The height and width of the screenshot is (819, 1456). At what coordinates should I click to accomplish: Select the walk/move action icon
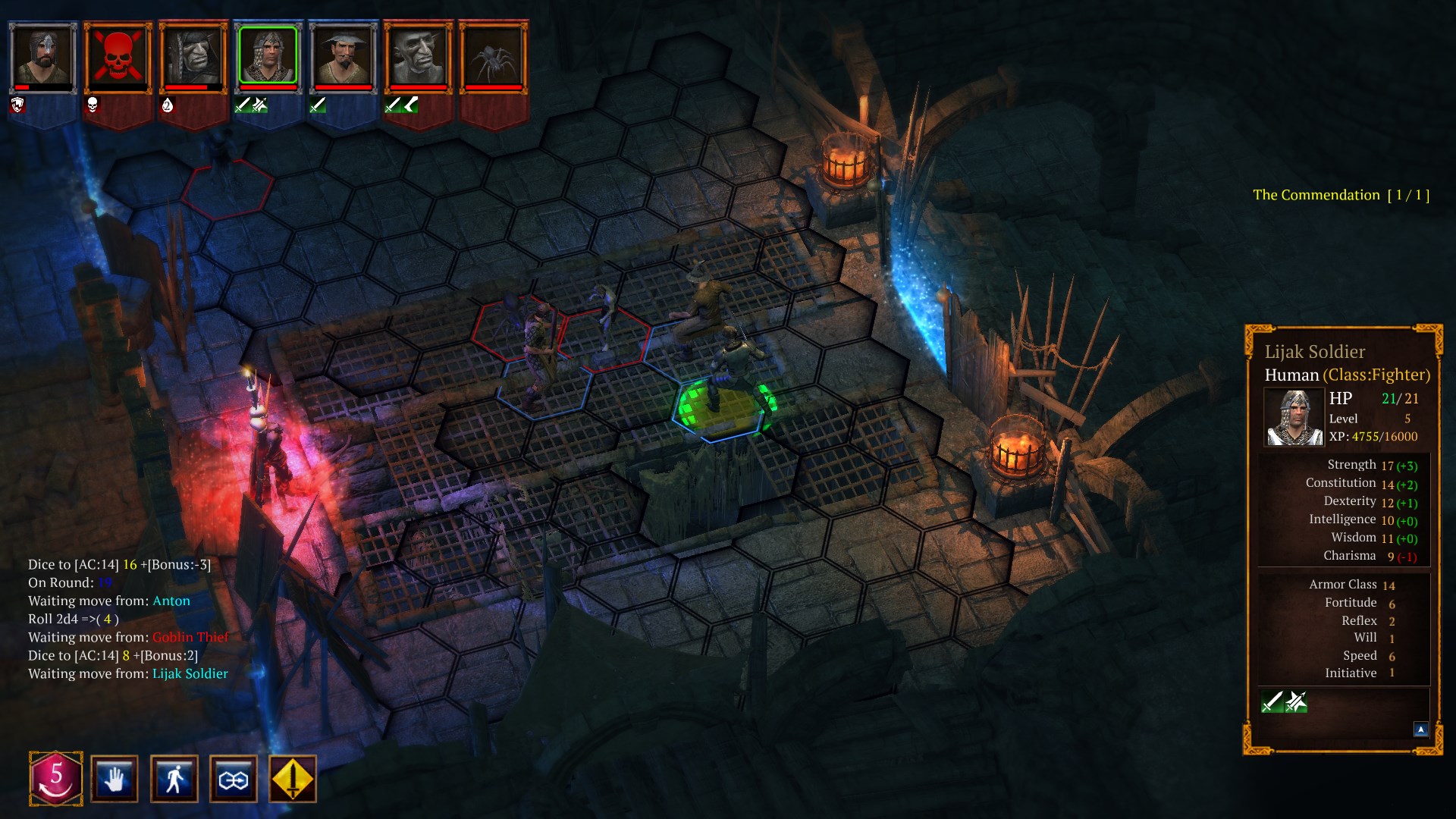point(174,779)
